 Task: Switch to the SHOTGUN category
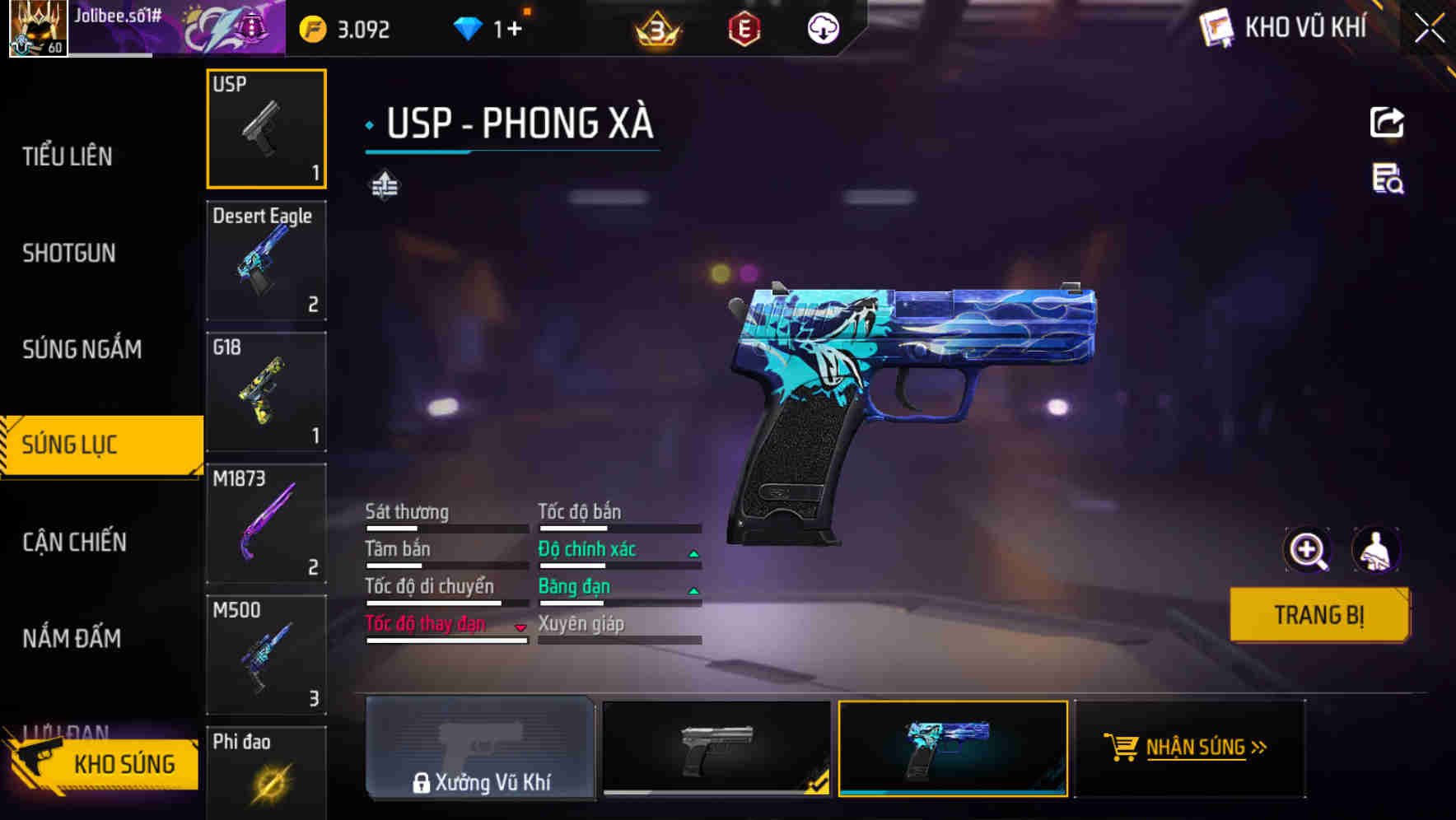[x=69, y=253]
